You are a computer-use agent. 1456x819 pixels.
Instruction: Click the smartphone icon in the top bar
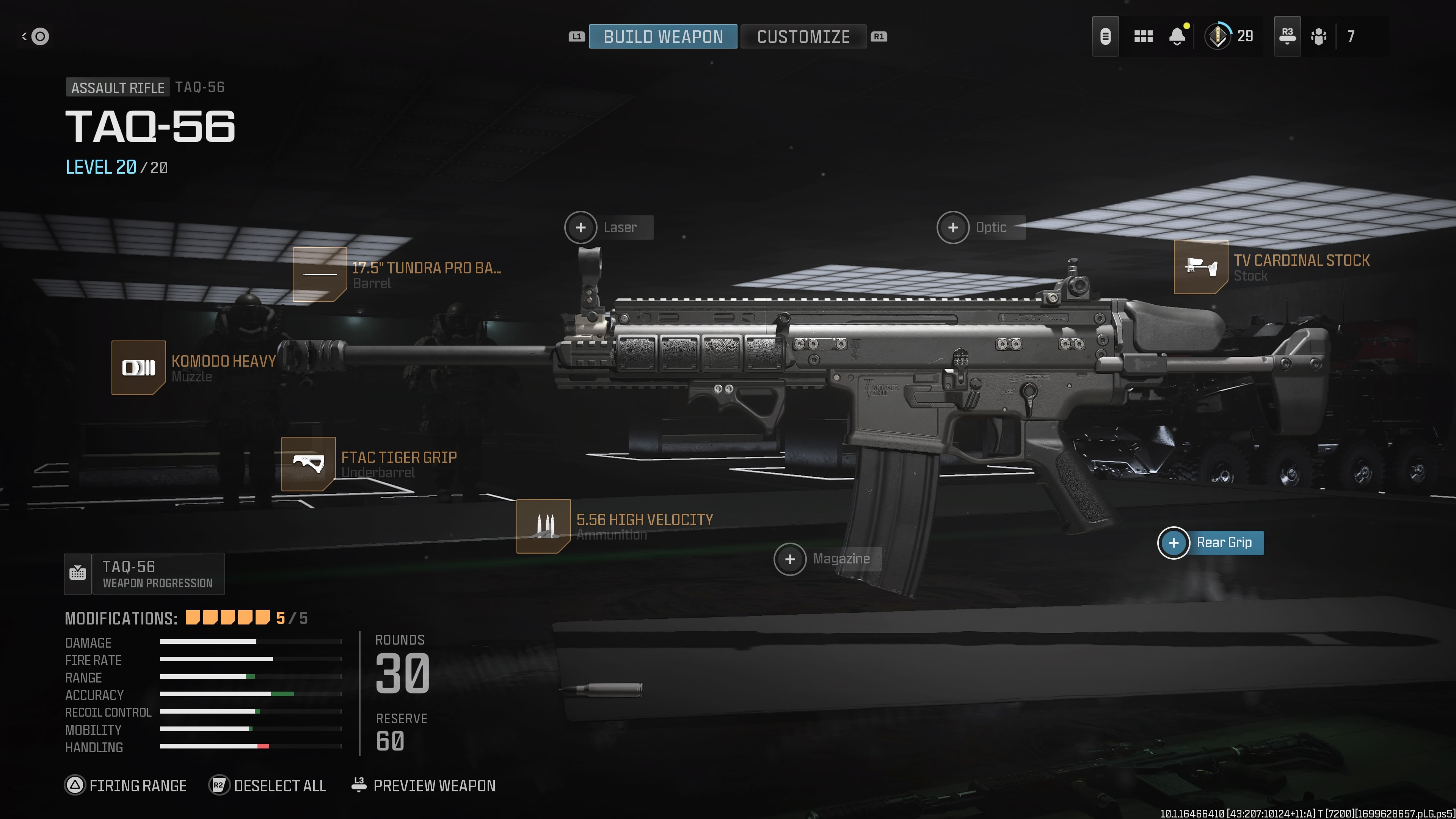[1106, 36]
